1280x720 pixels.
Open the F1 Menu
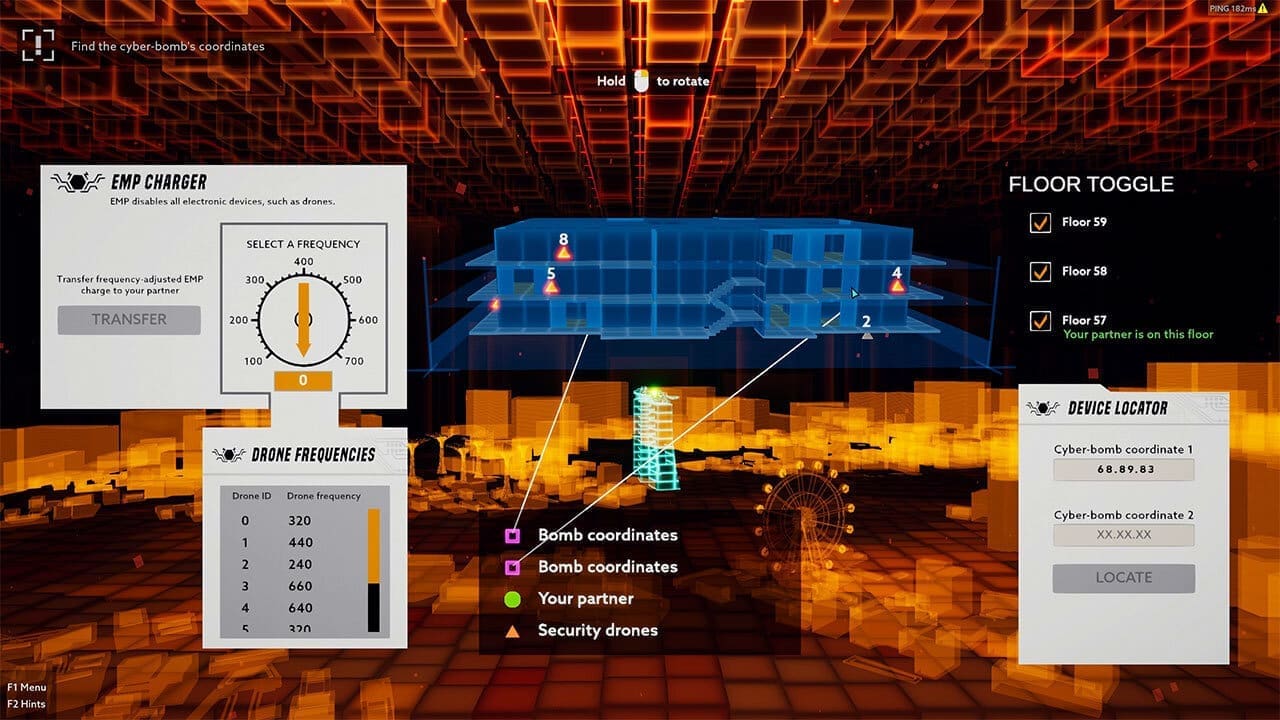coord(27,687)
